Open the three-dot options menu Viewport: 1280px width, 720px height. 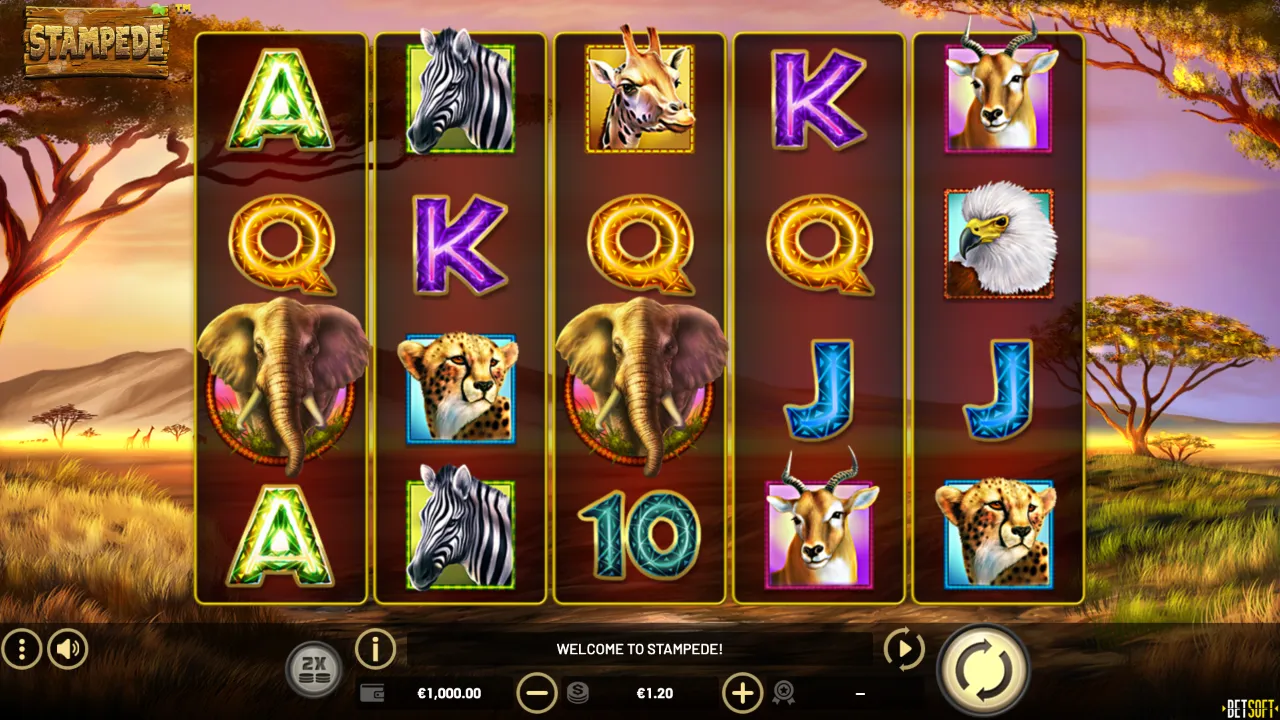(x=21, y=650)
